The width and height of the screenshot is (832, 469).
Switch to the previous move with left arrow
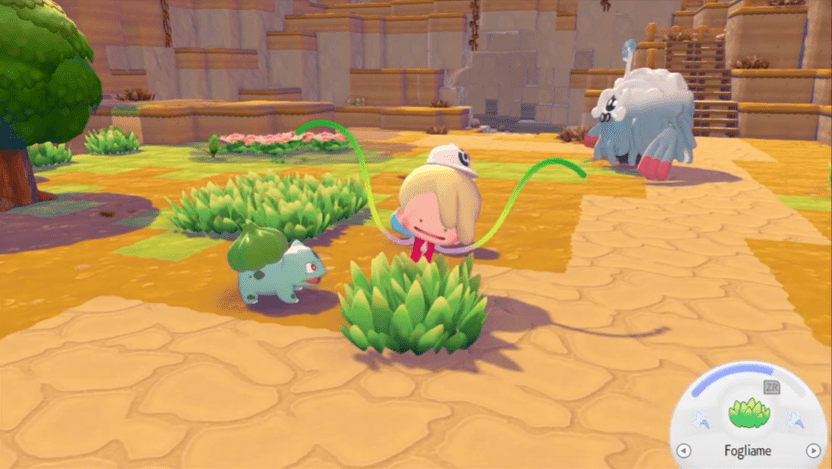pyautogui.click(x=684, y=450)
